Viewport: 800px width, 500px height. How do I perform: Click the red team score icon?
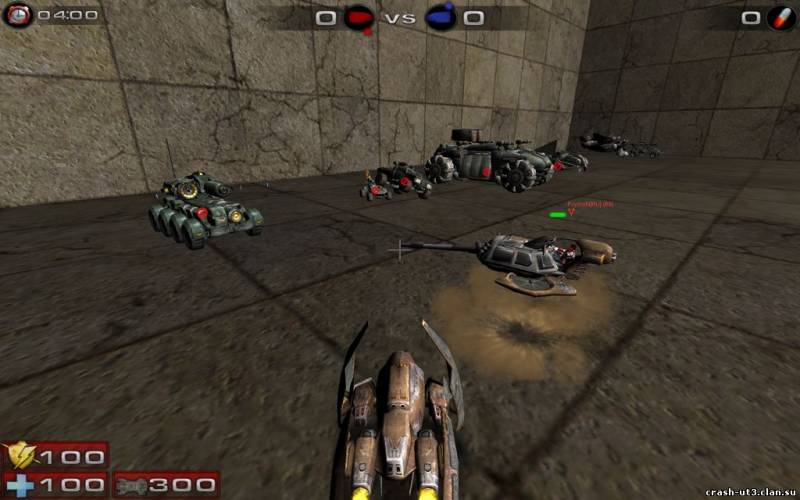point(359,17)
